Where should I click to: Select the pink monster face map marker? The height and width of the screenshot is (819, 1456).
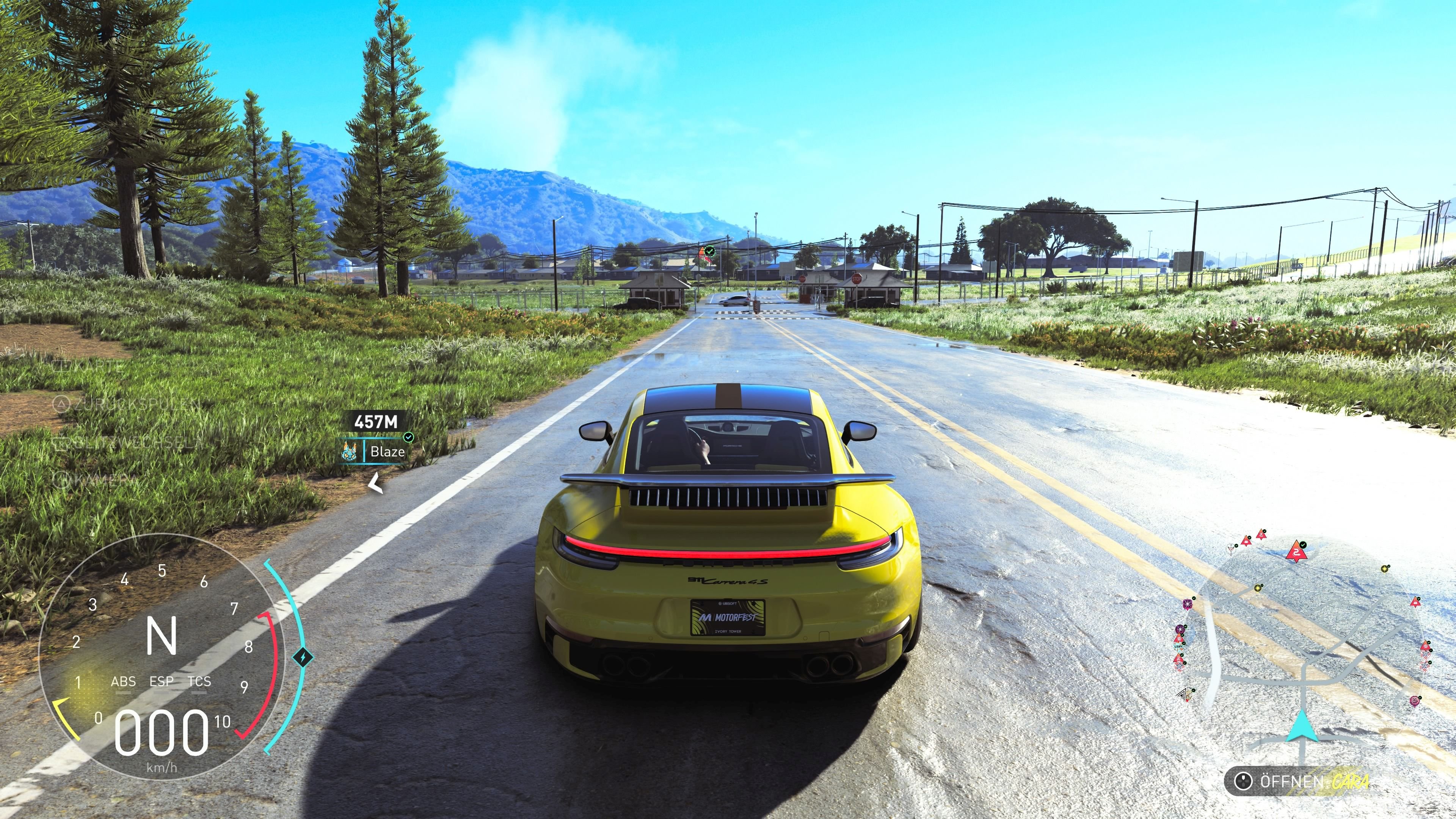click(x=1415, y=701)
